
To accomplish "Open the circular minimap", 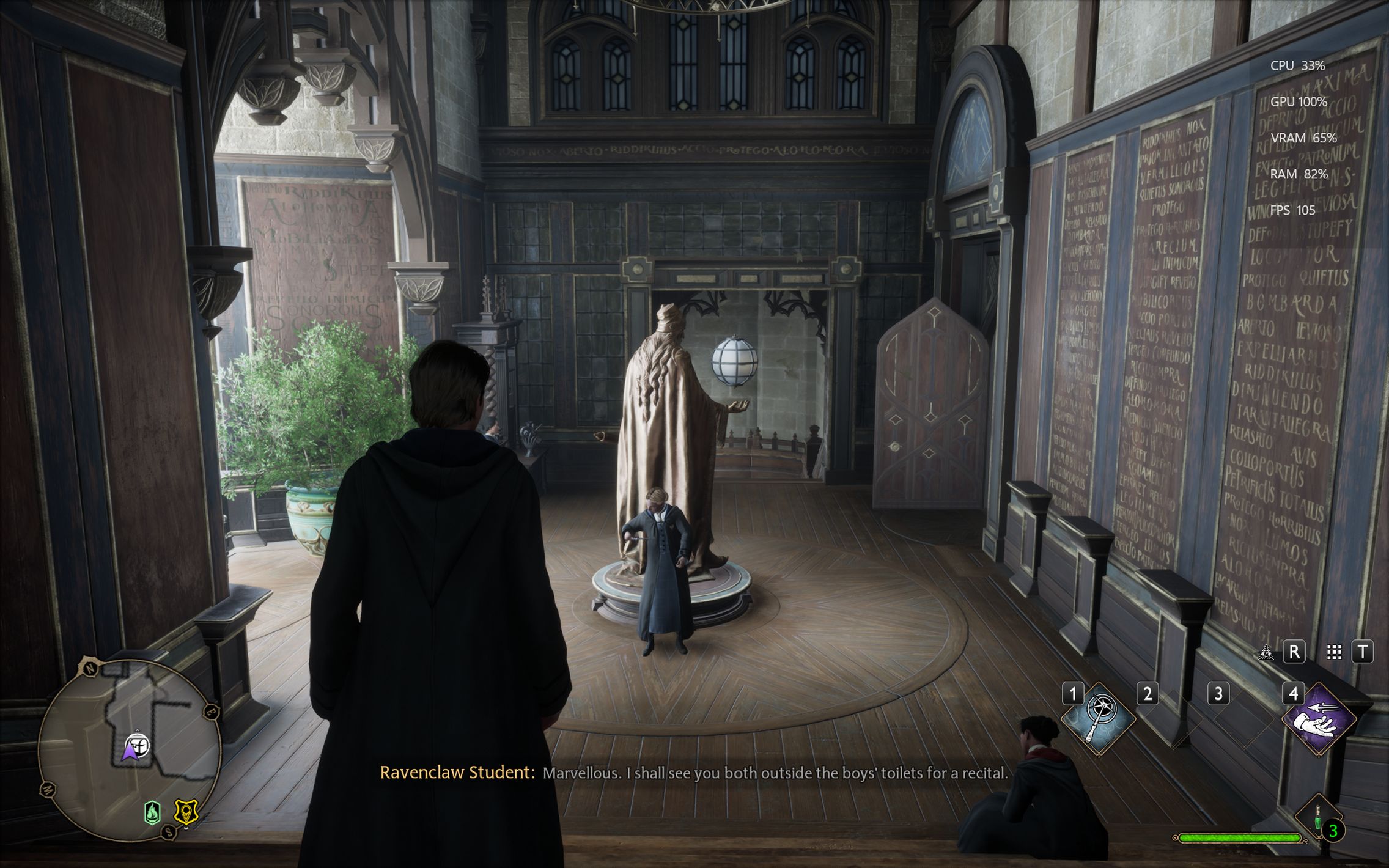I will click(x=130, y=749).
